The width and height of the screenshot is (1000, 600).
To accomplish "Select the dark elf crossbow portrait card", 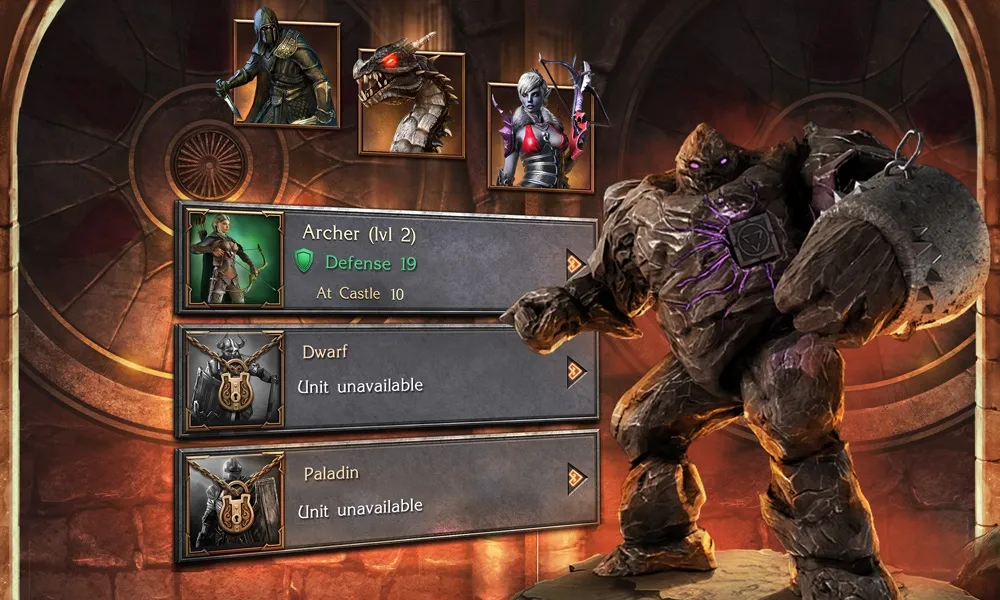I will tap(538, 135).
